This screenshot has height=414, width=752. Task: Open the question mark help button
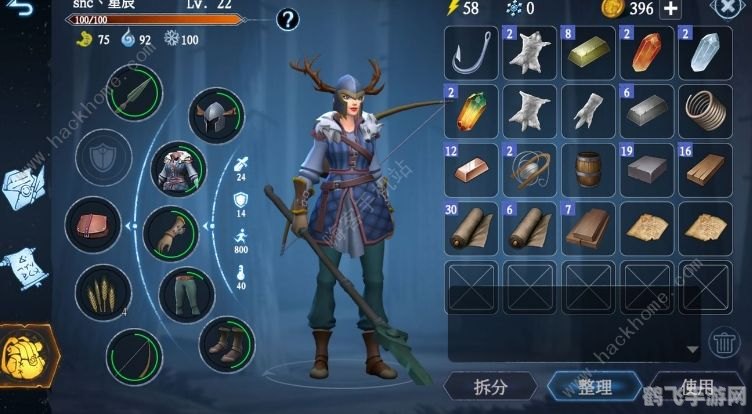[288, 18]
